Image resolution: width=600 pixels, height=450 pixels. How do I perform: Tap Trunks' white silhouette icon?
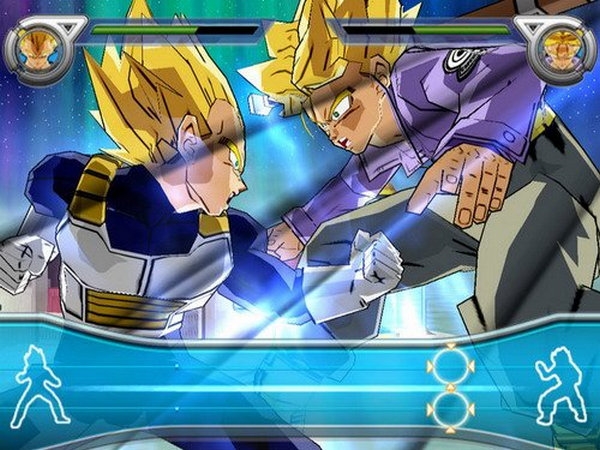pos(559,385)
